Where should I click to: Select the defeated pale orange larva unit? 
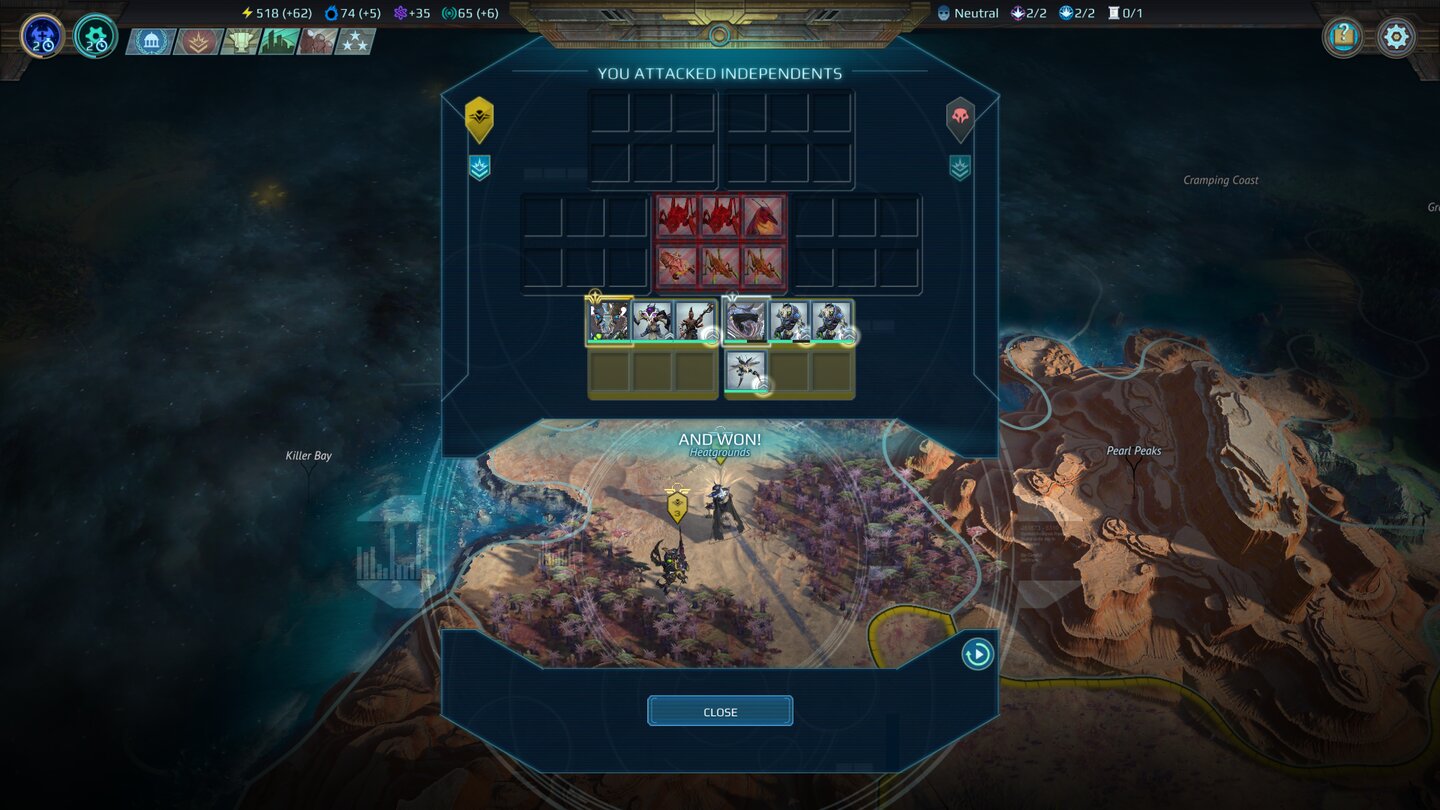point(677,266)
